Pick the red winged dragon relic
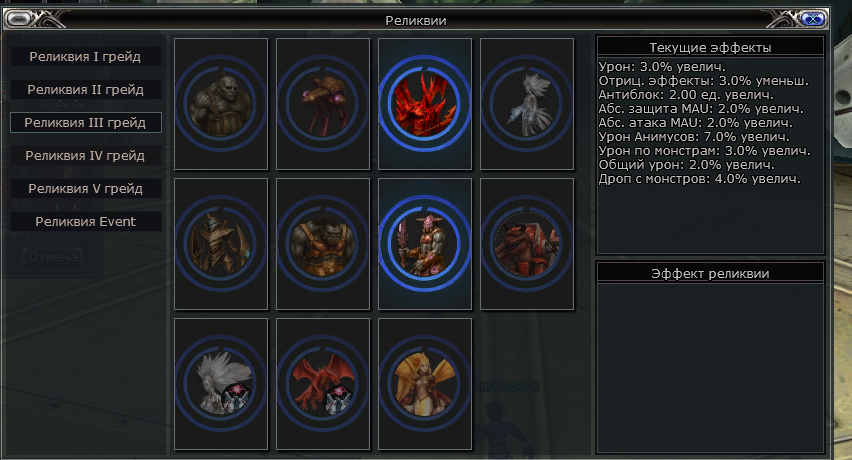Viewport: 852px width, 460px height. (323, 383)
